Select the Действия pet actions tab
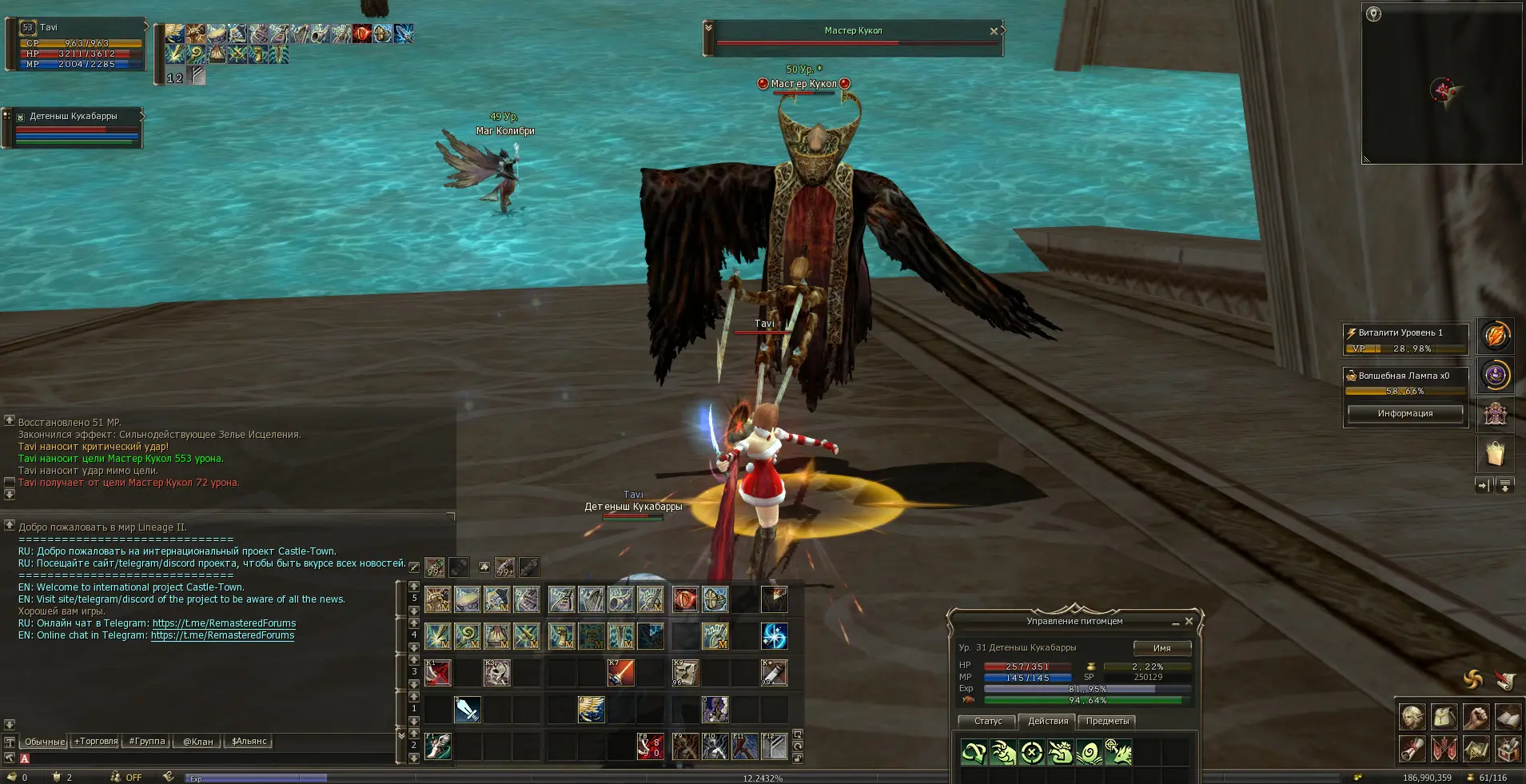The width and height of the screenshot is (1526, 784). (1047, 721)
